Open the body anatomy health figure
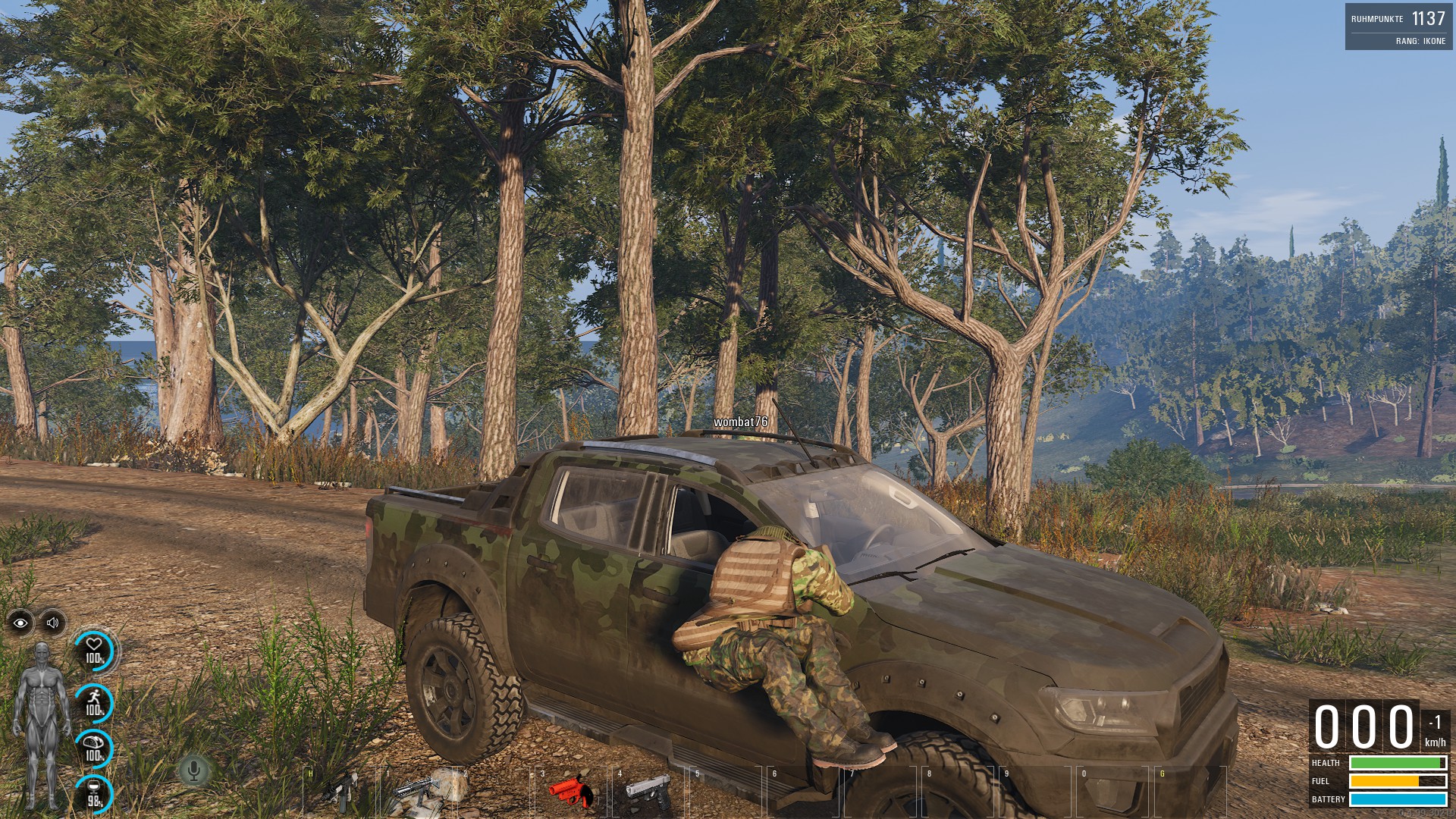 click(x=41, y=726)
